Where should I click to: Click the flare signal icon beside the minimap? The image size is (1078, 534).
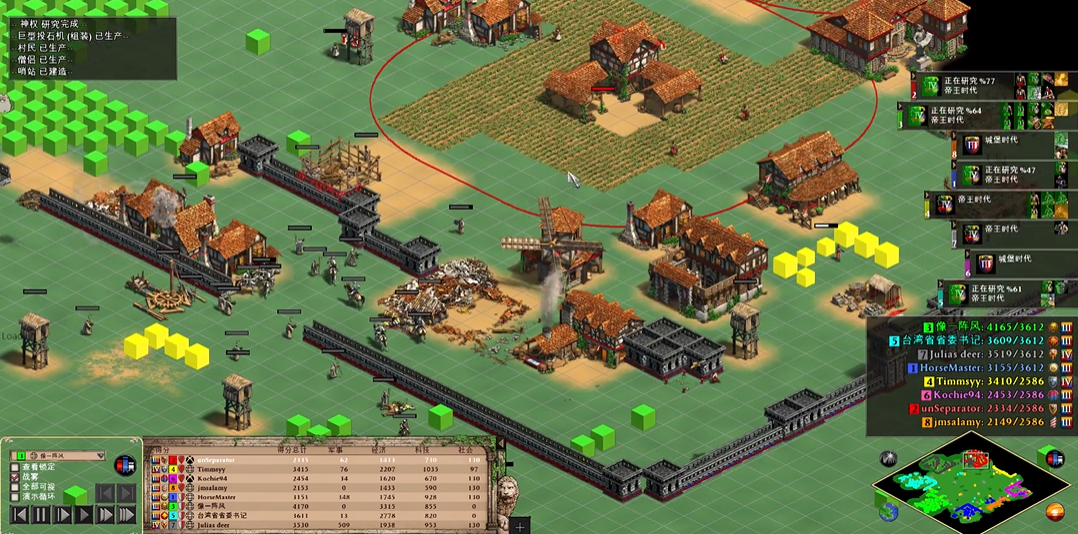[x=888, y=459]
